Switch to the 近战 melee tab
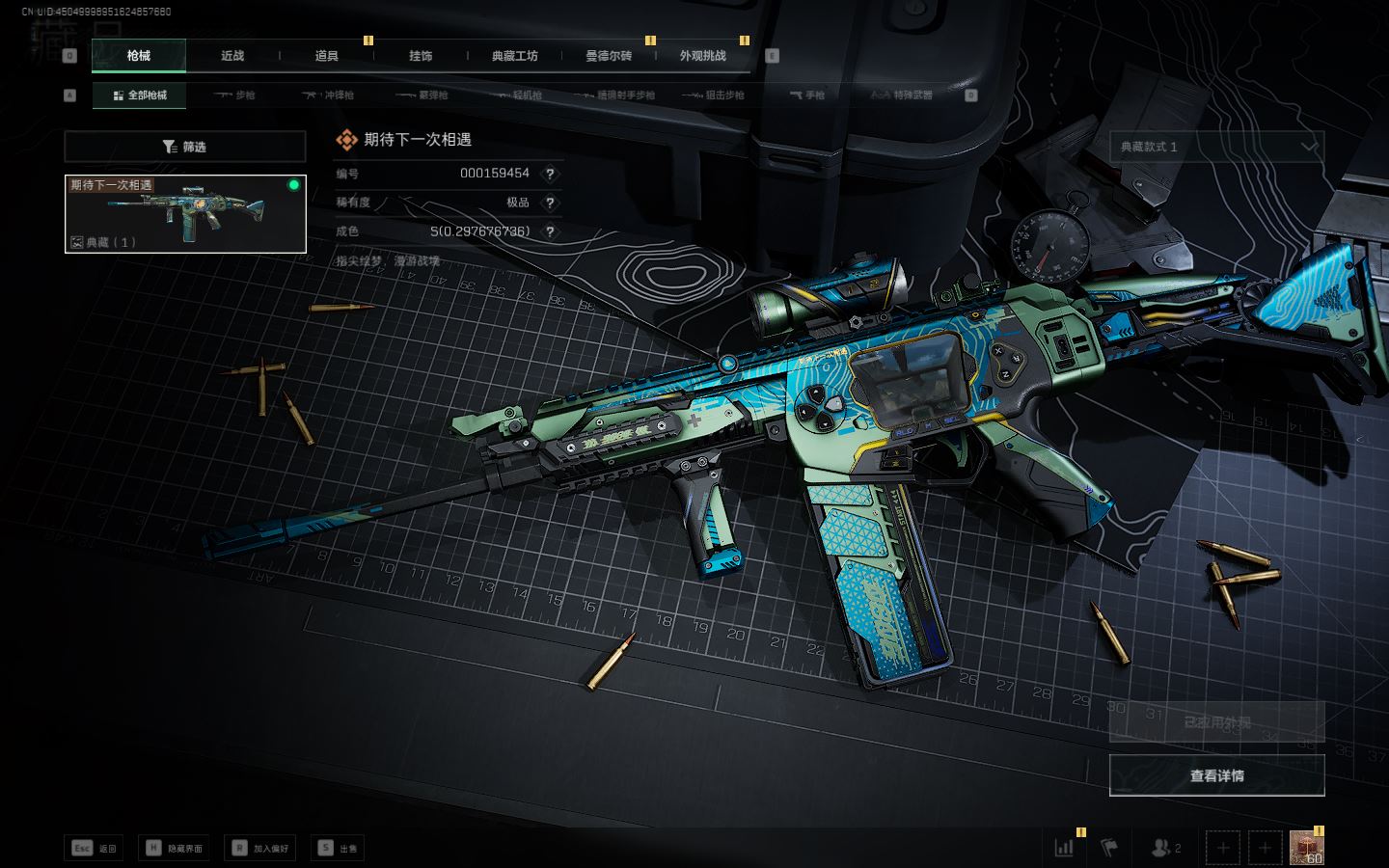 [232, 56]
